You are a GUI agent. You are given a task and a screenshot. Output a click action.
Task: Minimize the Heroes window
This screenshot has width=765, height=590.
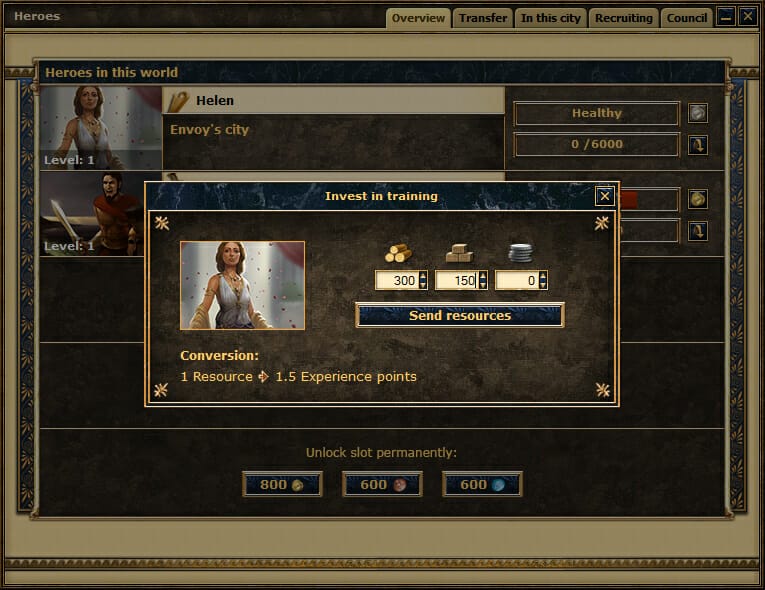[x=726, y=16]
